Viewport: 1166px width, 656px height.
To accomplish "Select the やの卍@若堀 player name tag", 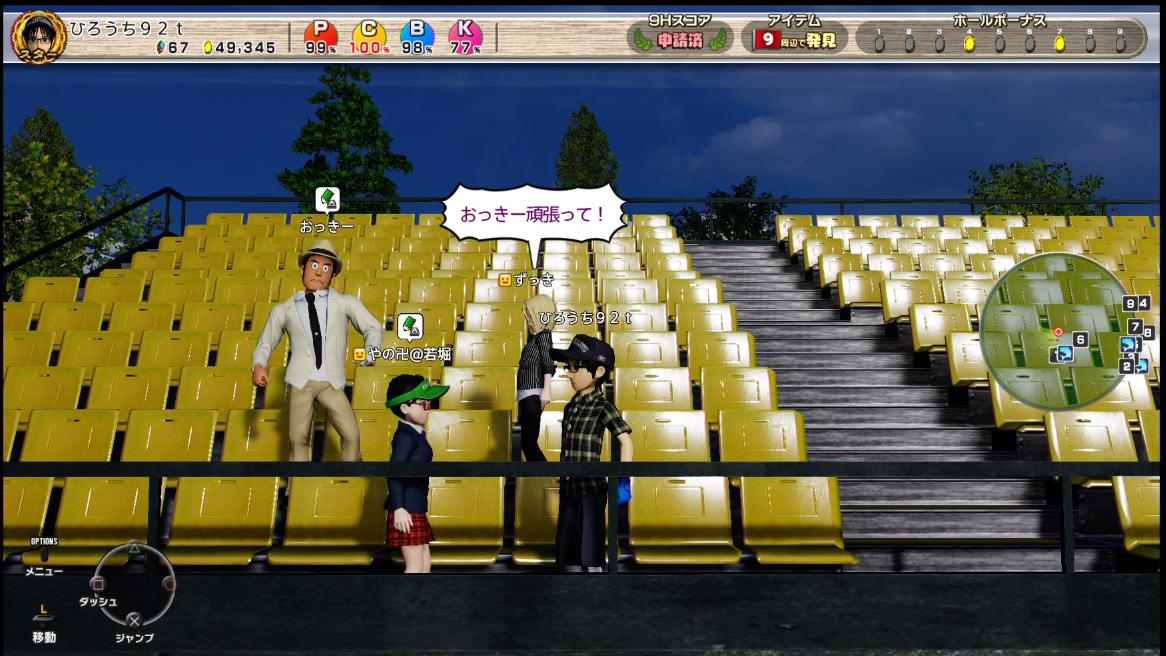I will (x=403, y=353).
